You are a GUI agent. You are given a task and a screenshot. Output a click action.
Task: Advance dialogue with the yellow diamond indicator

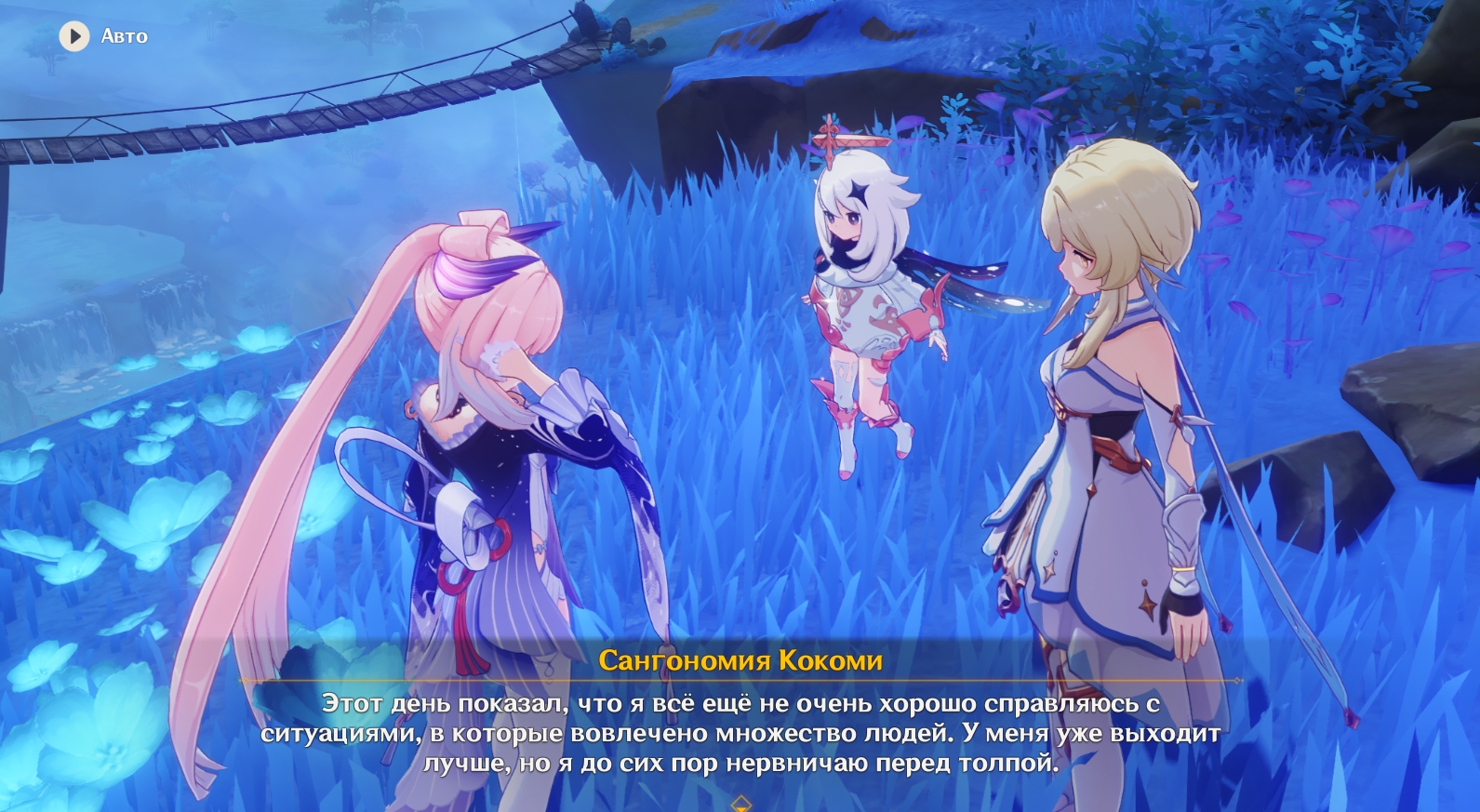pos(740,803)
